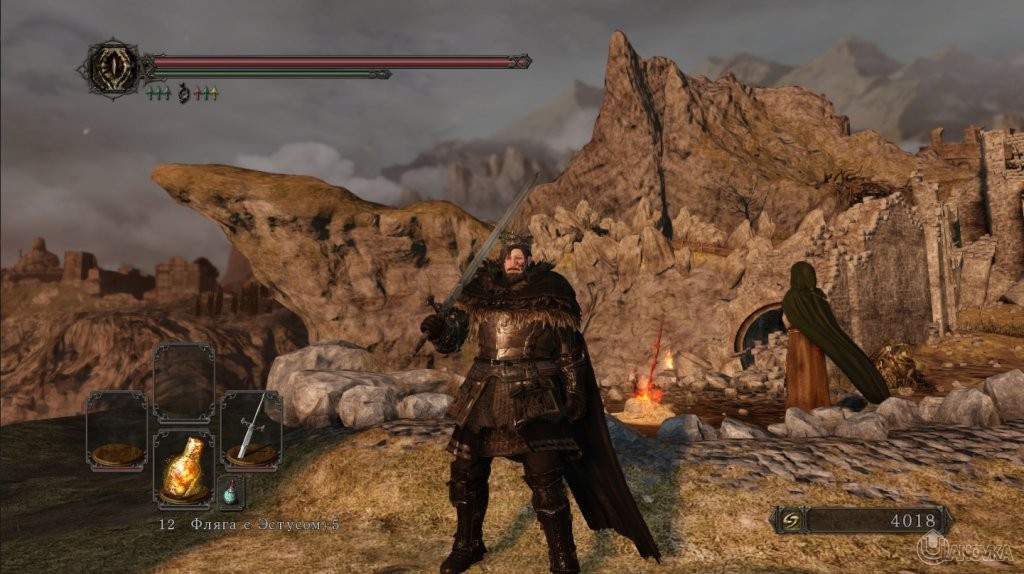
Task: Select the equipped sword right-hand slot
Action: [250, 429]
